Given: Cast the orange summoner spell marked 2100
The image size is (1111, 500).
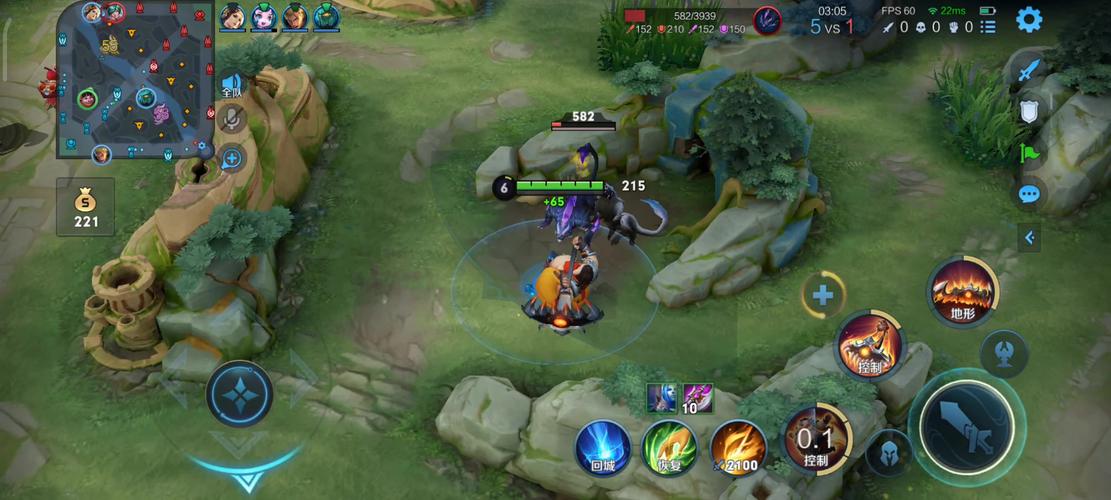Looking at the screenshot, I should click(x=738, y=447).
